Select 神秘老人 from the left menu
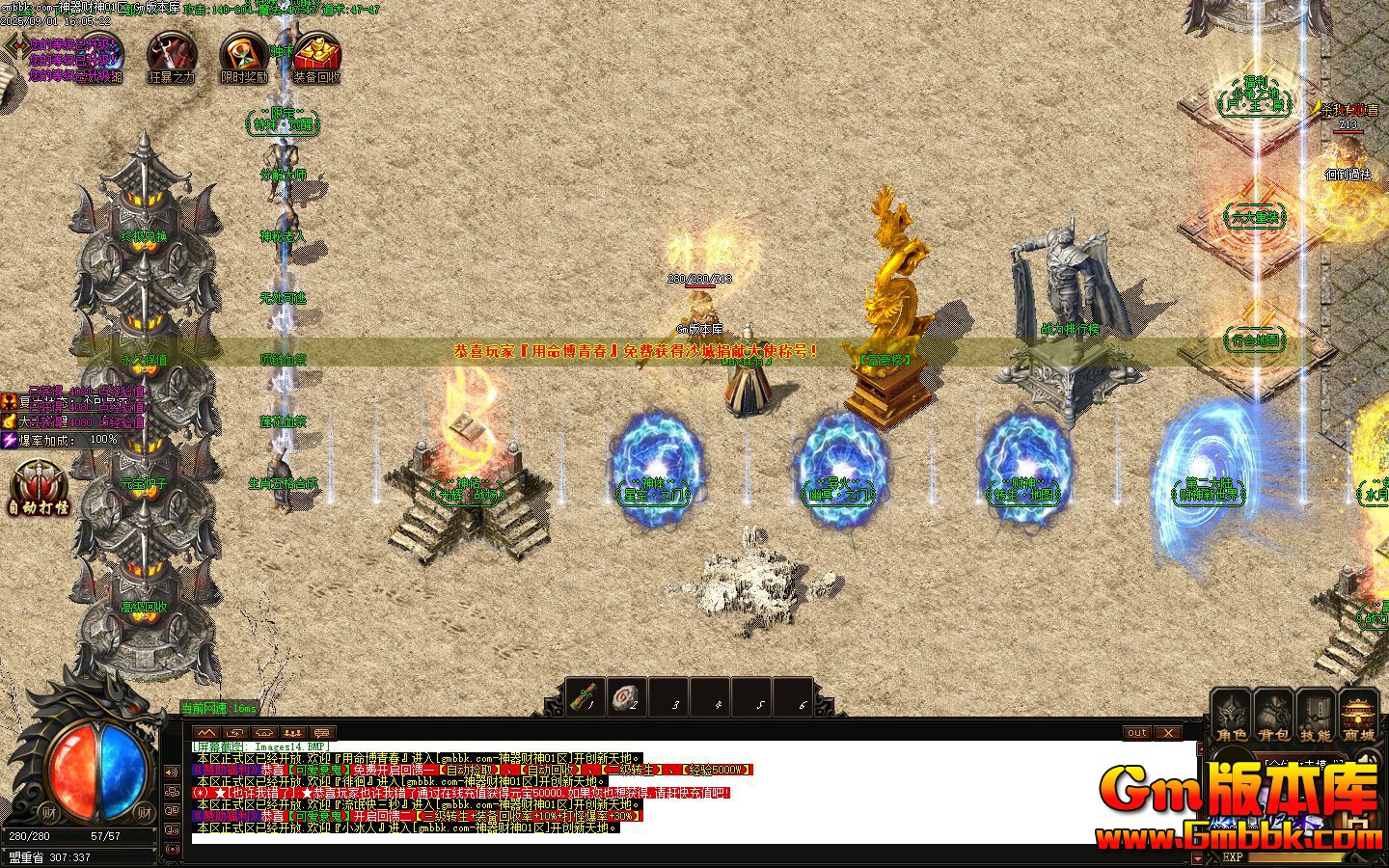This screenshot has width=1389, height=868. pos(286,234)
